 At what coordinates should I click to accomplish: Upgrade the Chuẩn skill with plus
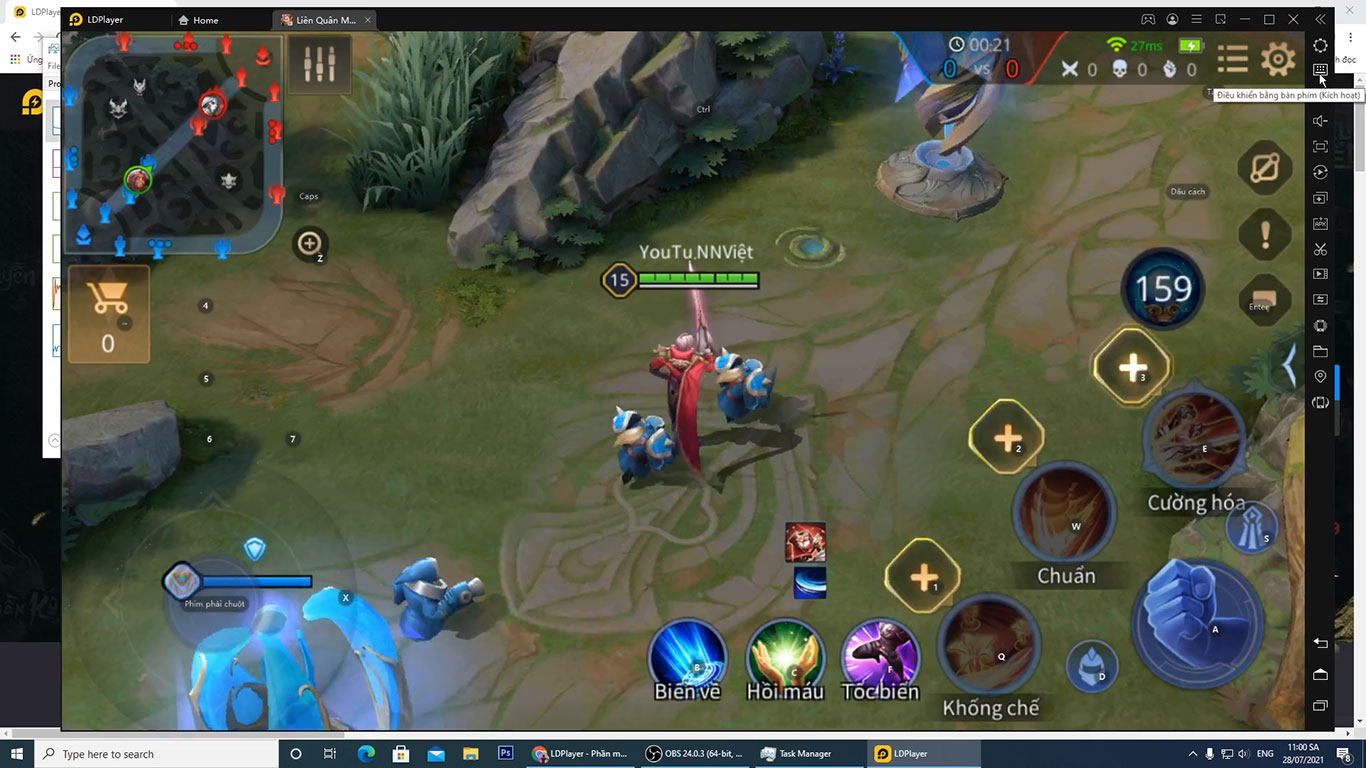(1006, 437)
